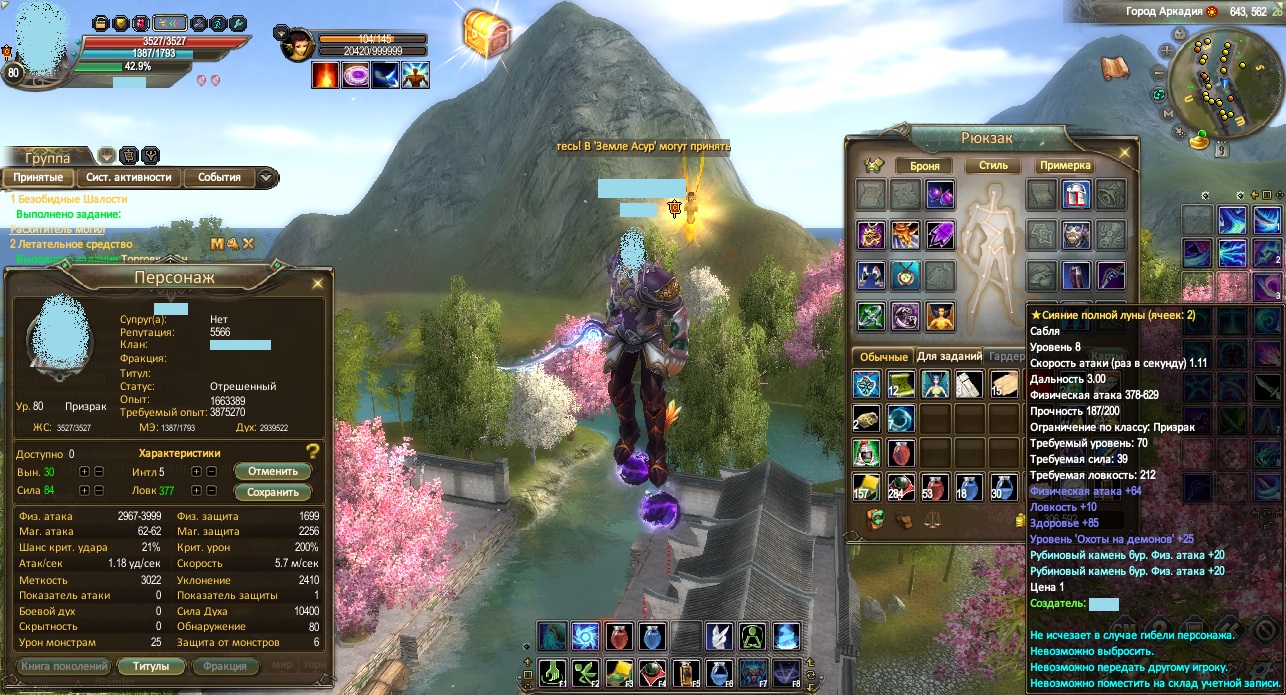Switch quest tracker to Принятые tab
The width and height of the screenshot is (1286, 695).
[38, 178]
